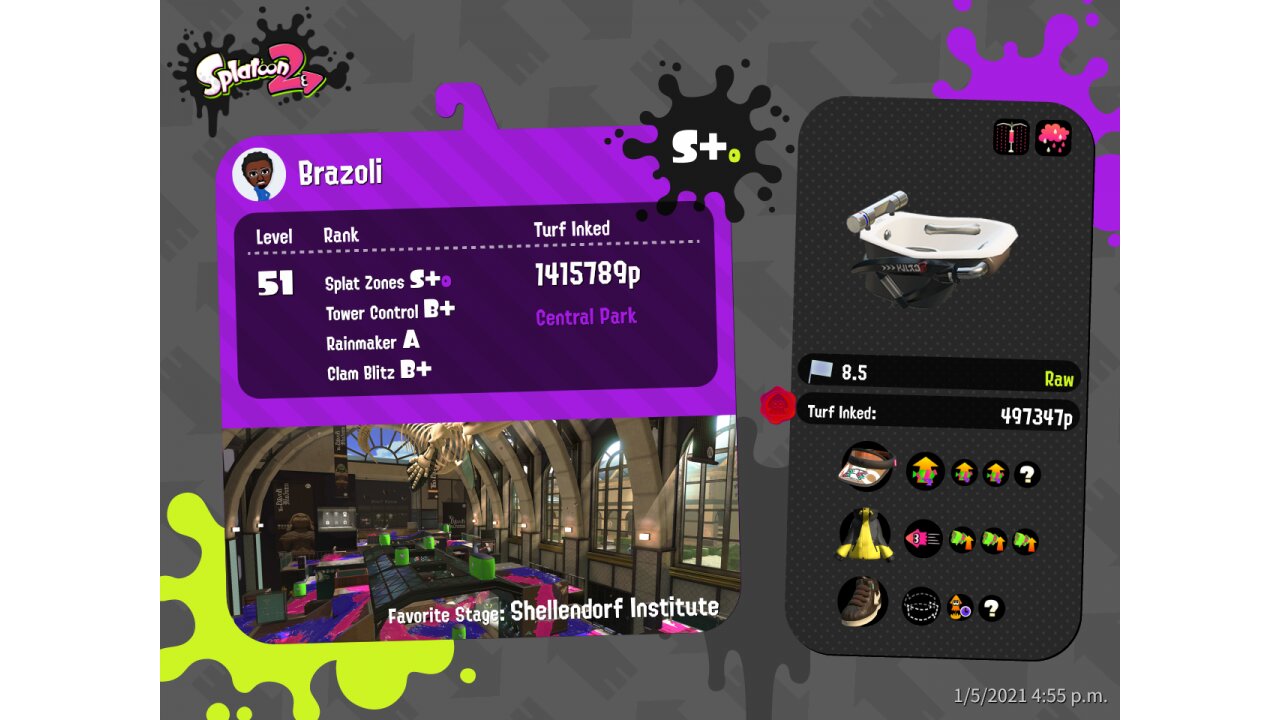Image resolution: width=1280 pixels, height=720 pixels.
Task: Click the red badge beside Turf Inked
Action: 777,406
